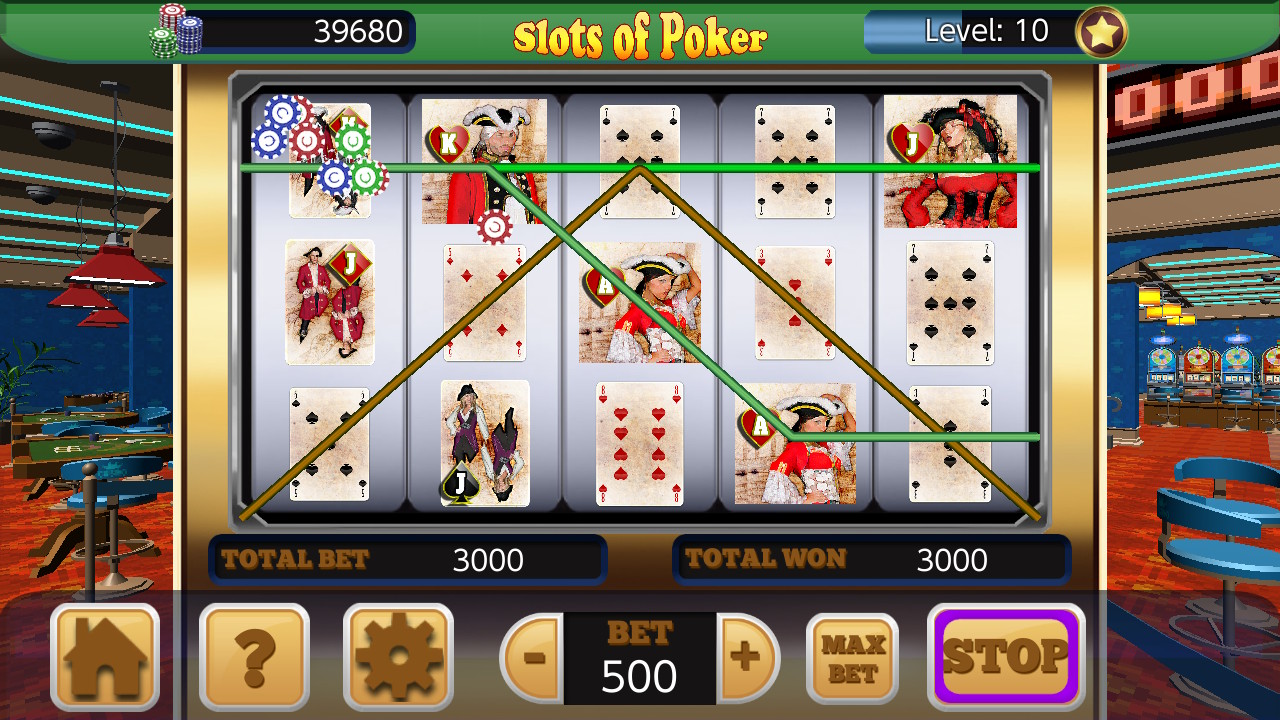The width and height of the screenshot is (1280, 720).
Task: Open the settings gear icon
Action: click(x=399, y=657)
